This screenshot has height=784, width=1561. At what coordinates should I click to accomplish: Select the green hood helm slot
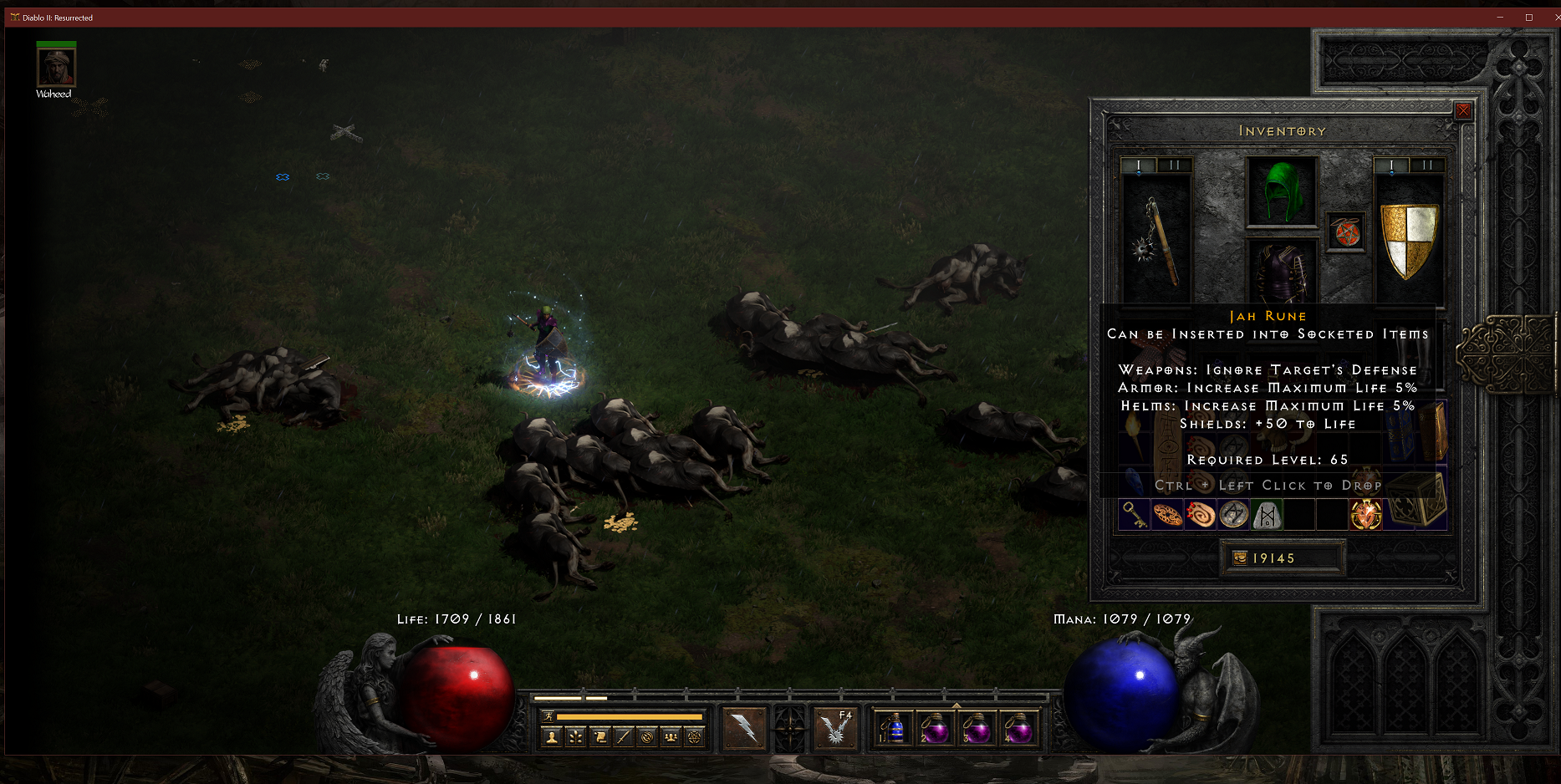point(1281,192)
